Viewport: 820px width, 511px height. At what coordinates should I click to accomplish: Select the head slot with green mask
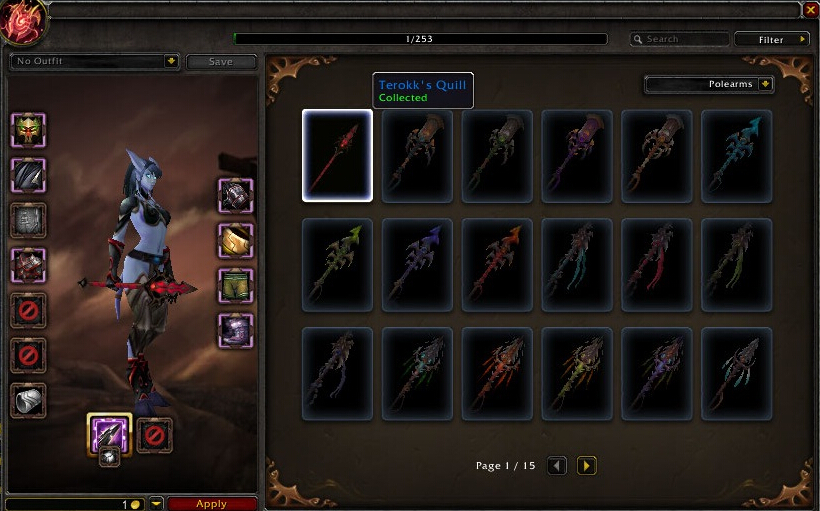[x=28, y=130]
